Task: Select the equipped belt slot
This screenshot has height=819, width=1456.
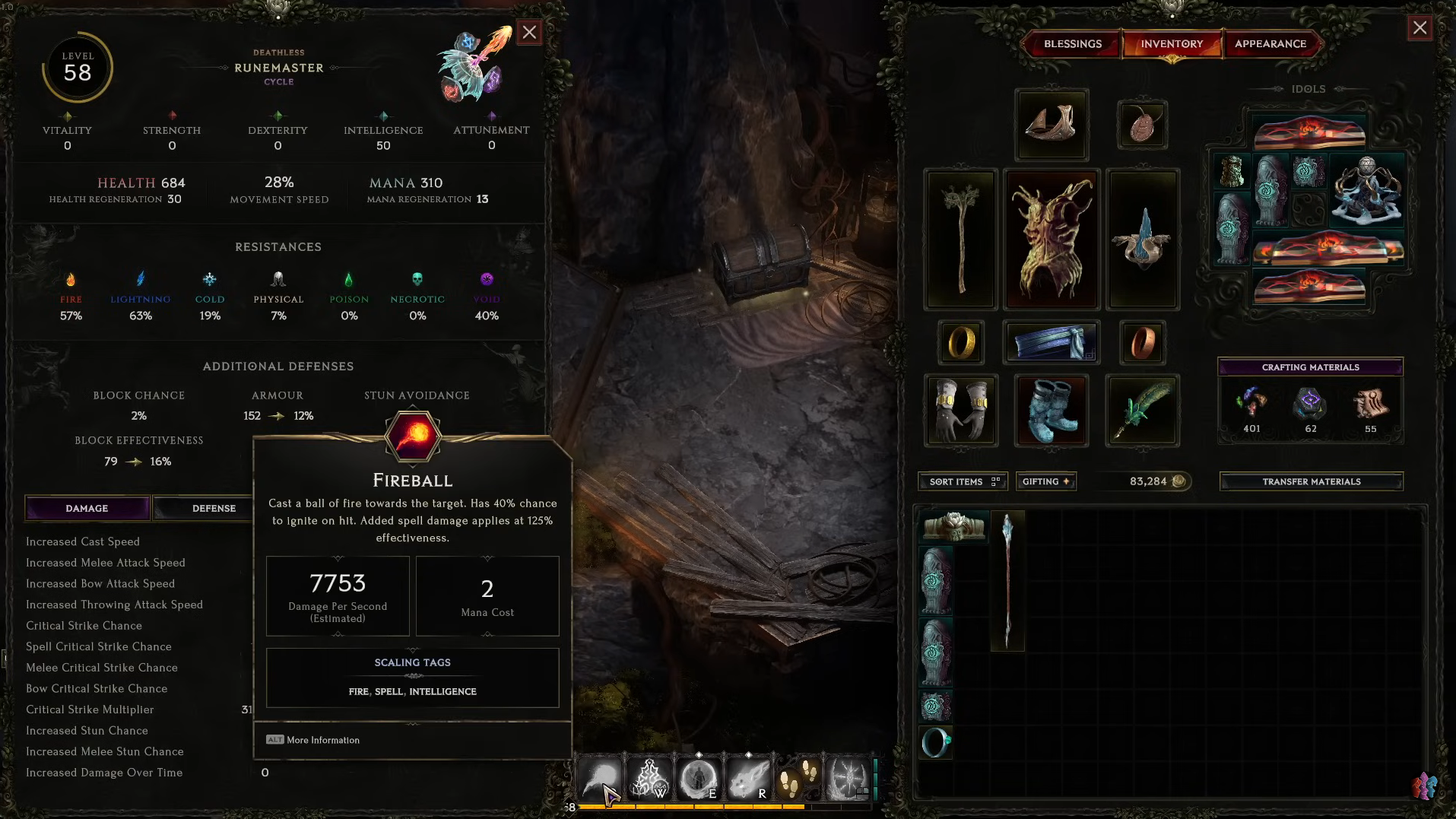Action: coord(1052,342)
